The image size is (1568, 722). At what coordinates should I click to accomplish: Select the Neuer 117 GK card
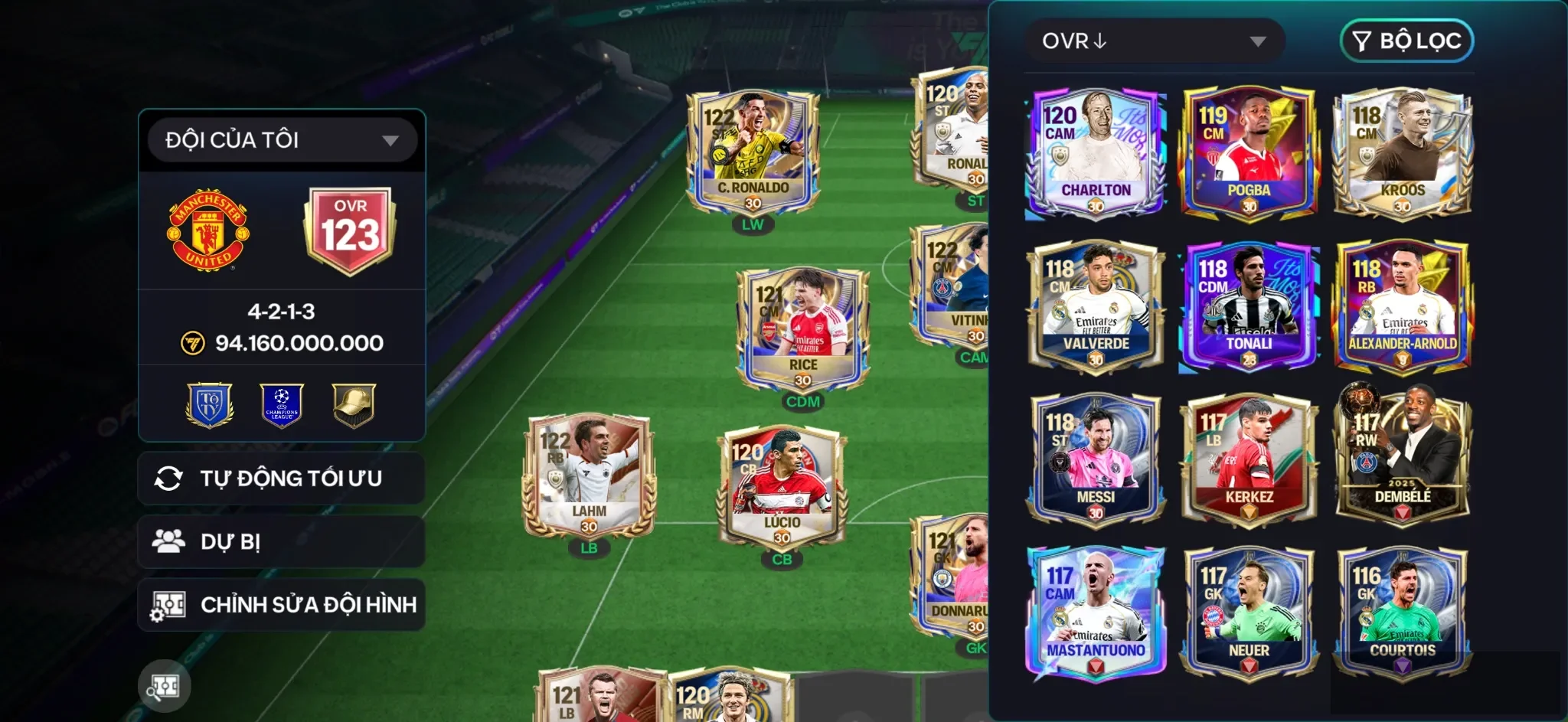[1249, 613]
